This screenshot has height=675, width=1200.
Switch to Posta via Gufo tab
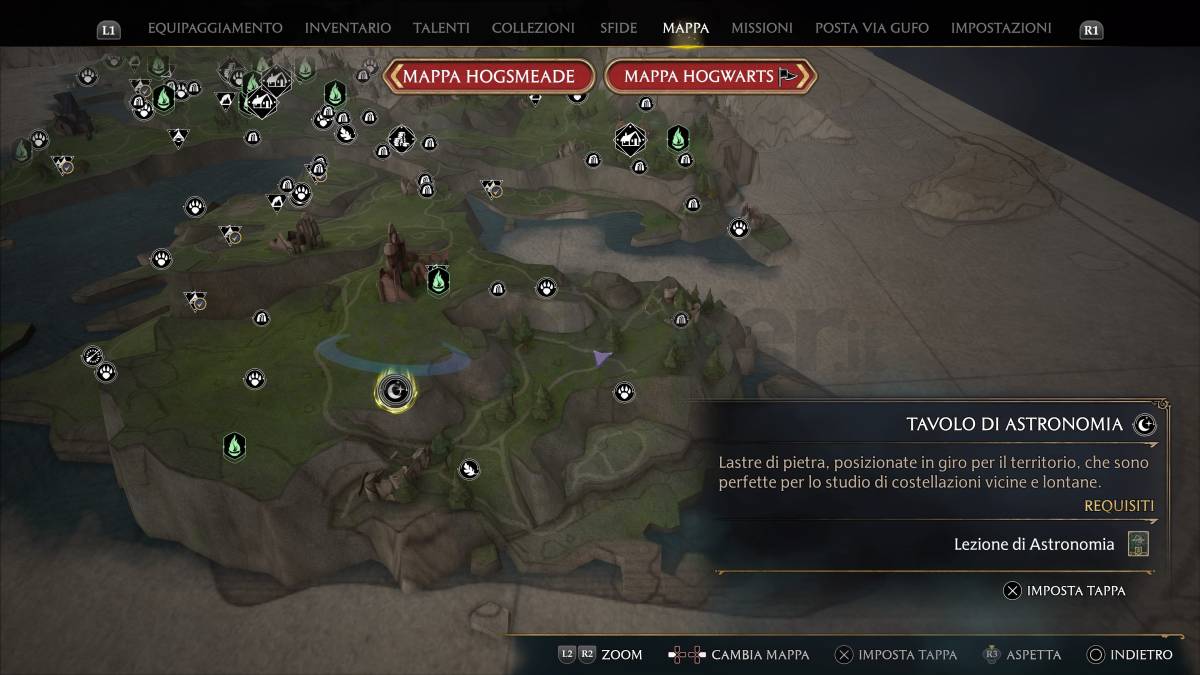pyautogui.click(x=871, y=28)
